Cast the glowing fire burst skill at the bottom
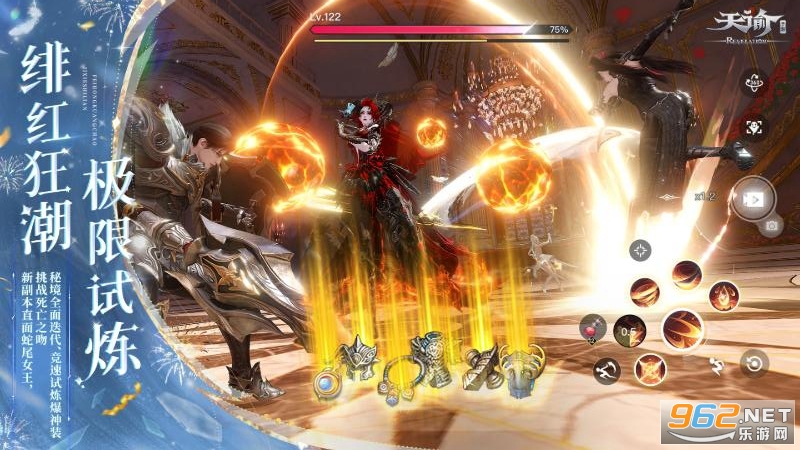 [x=651, y=368]
